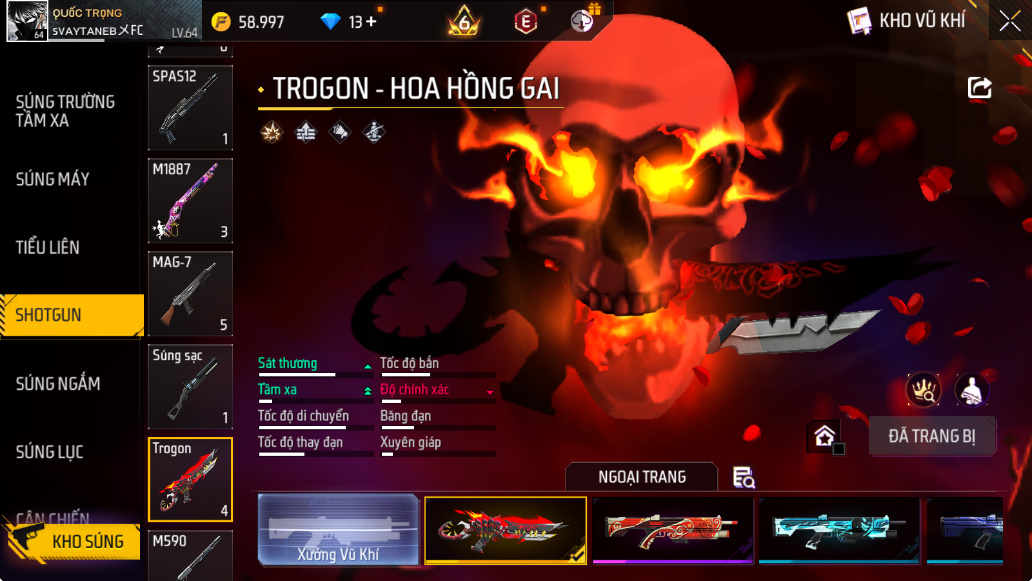
Task: Open the Xưởng Vũ Khí weapon workshop
Action: point(338,529)
